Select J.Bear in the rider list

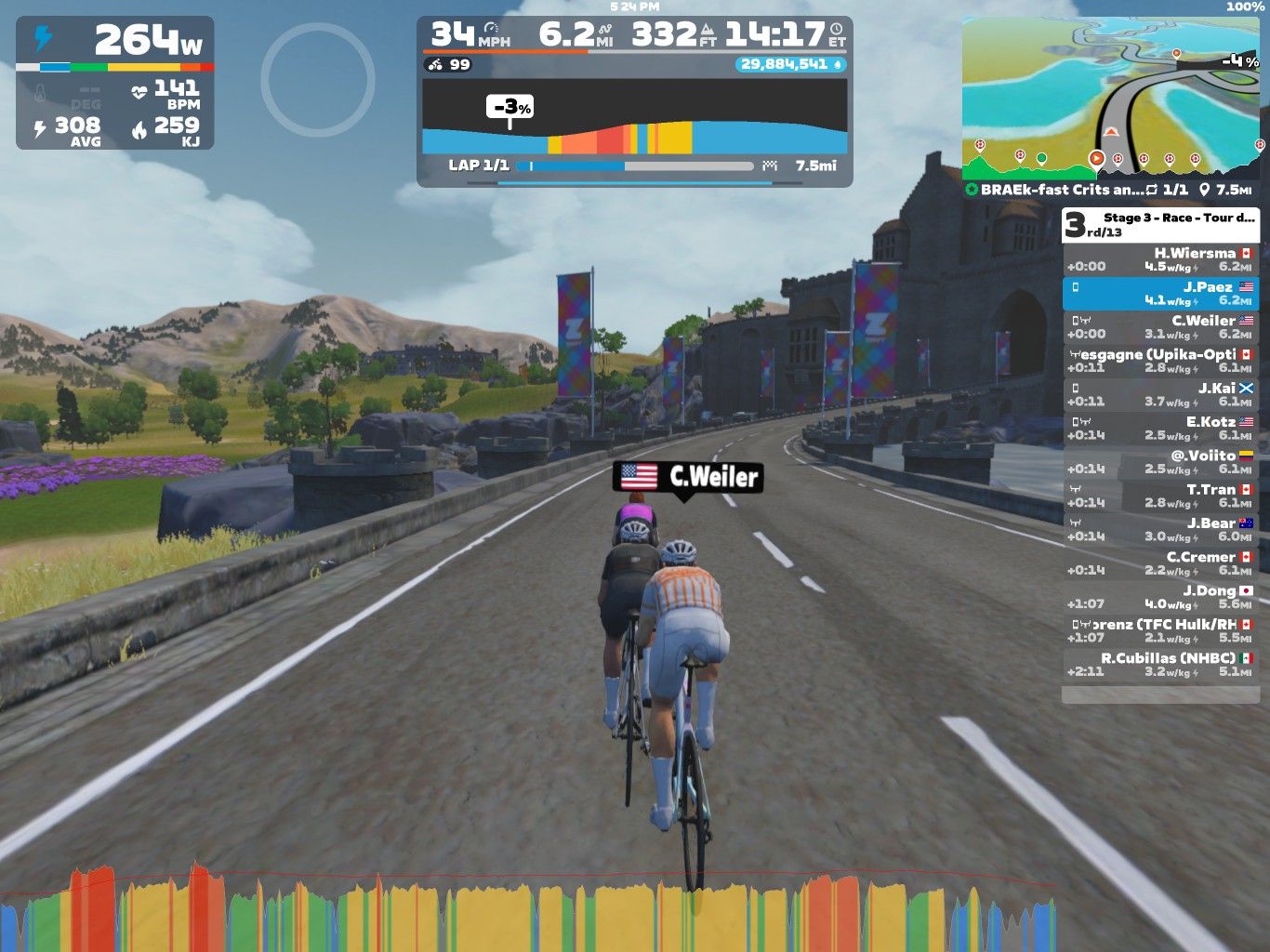(x=1160, y=530)
